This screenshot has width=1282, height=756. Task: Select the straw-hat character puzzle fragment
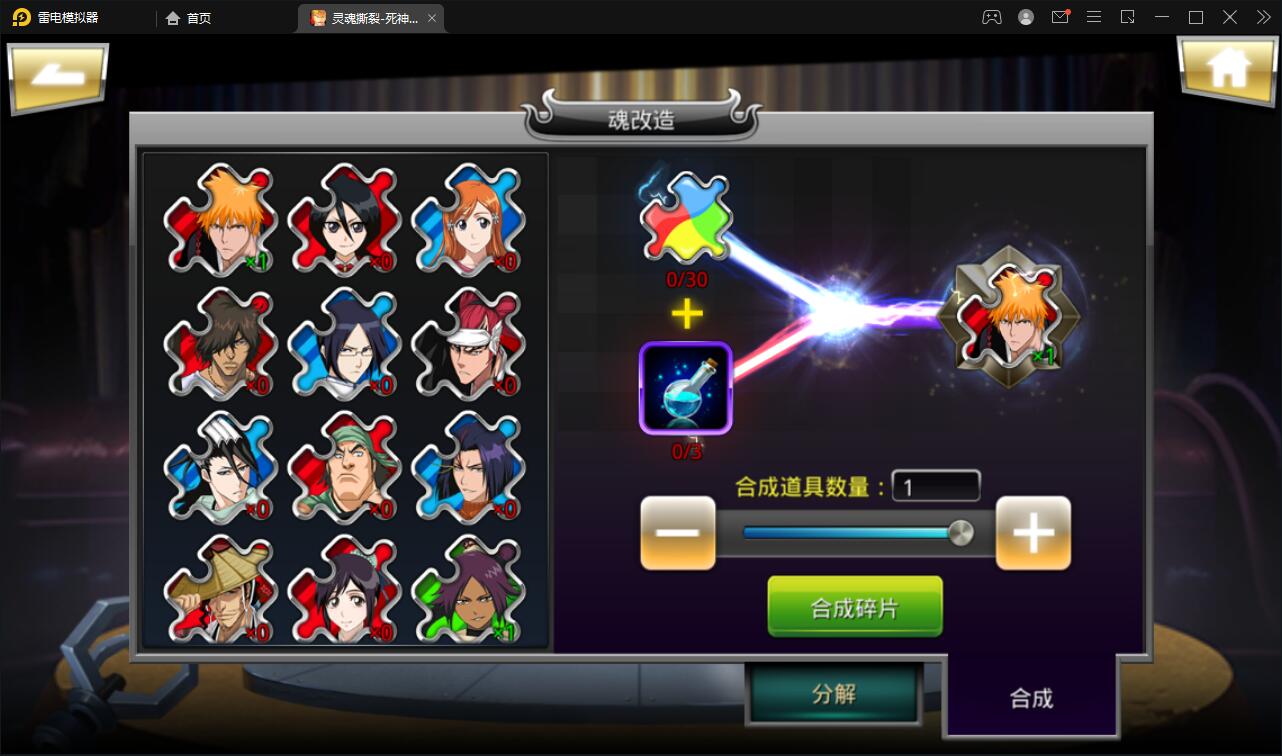(x=220, y=592)
